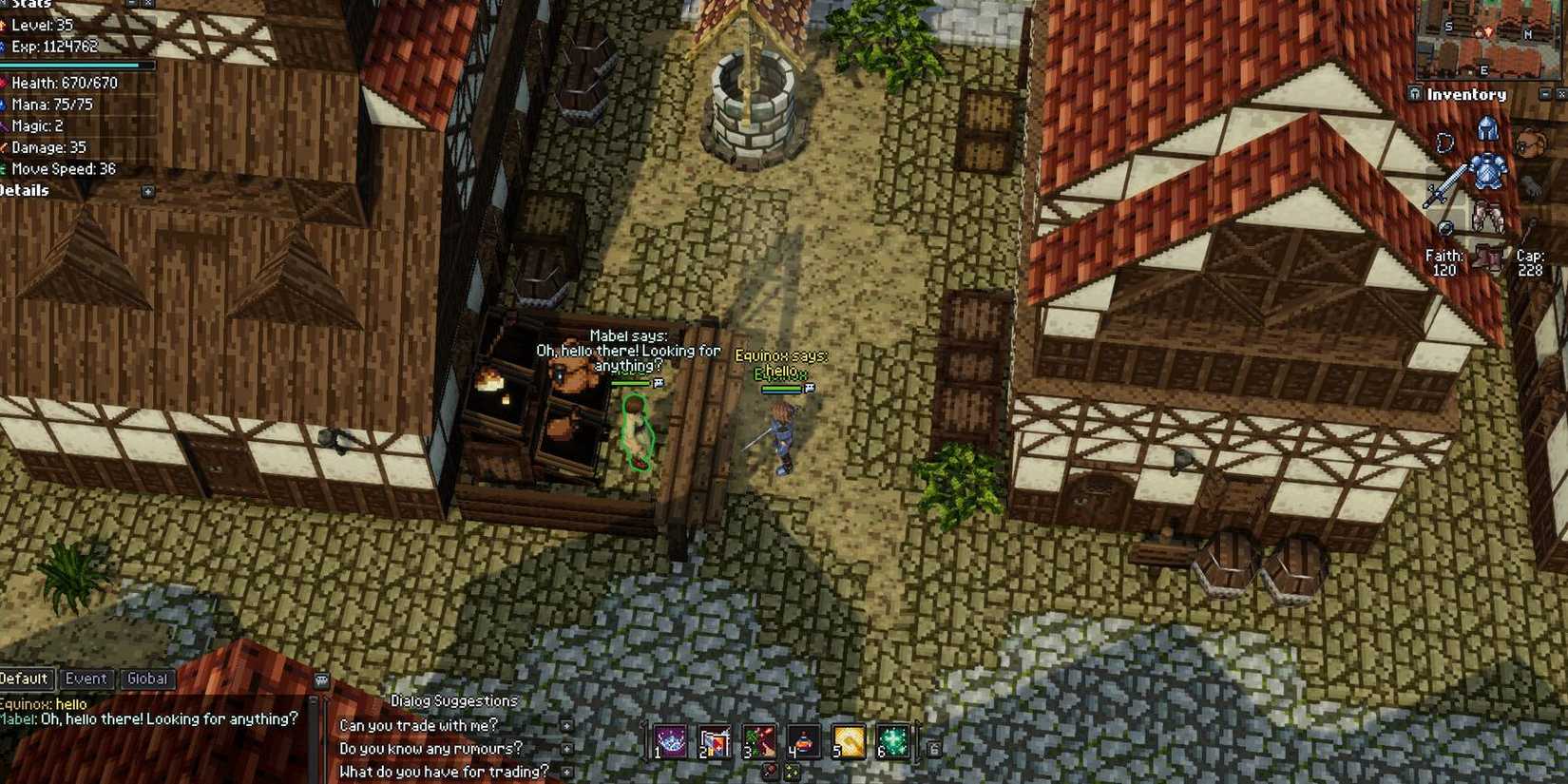Minimize the Inventory panel

coord(1544,94)
